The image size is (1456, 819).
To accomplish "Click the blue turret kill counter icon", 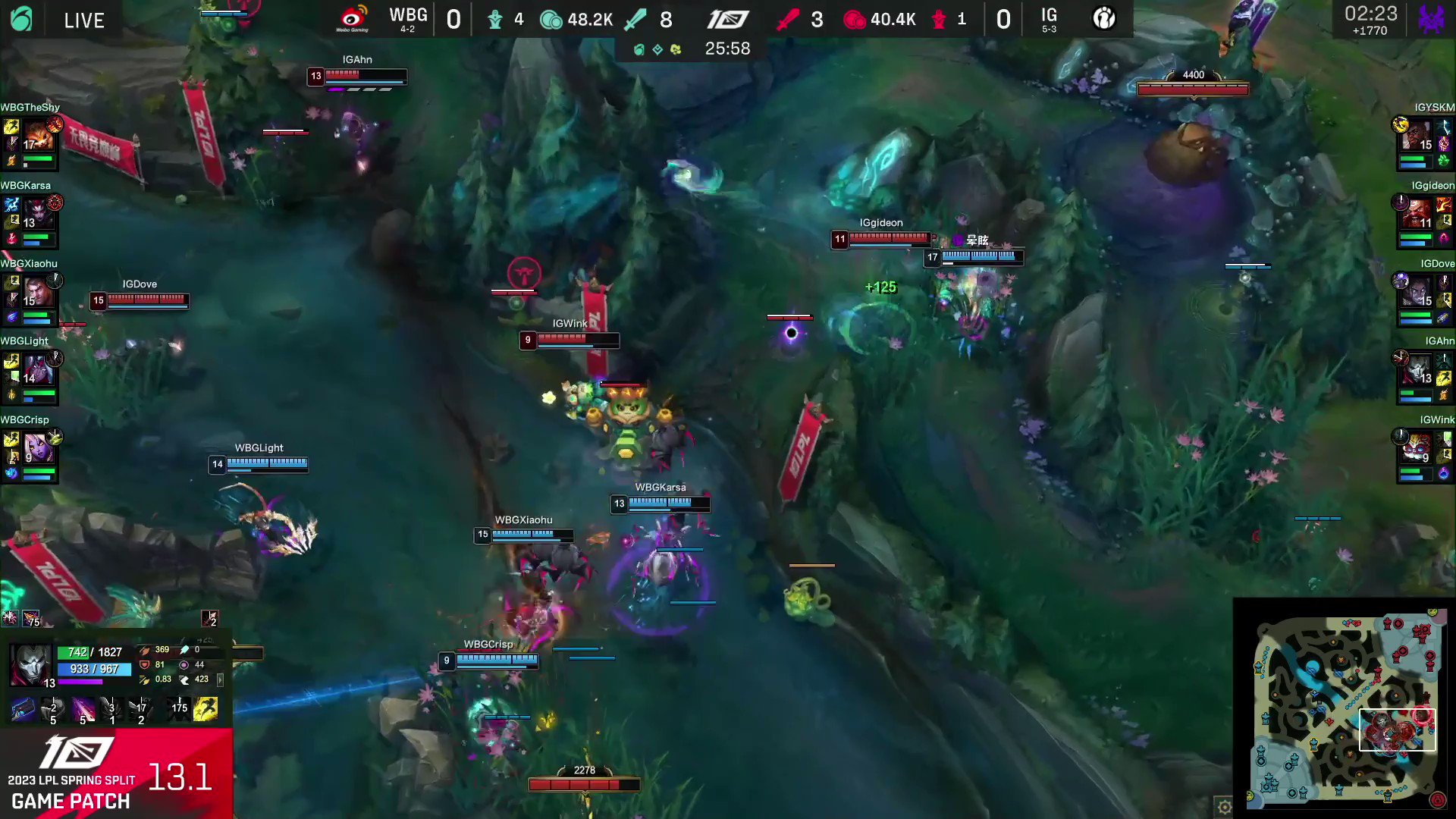I will [495, 19].
